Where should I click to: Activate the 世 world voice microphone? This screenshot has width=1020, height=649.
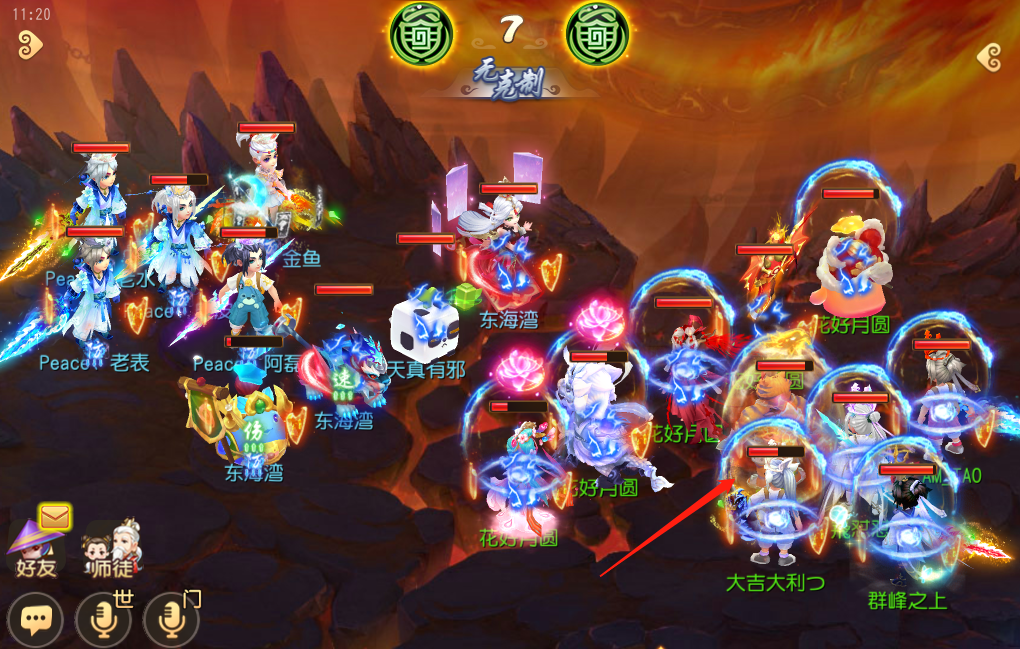103,620
